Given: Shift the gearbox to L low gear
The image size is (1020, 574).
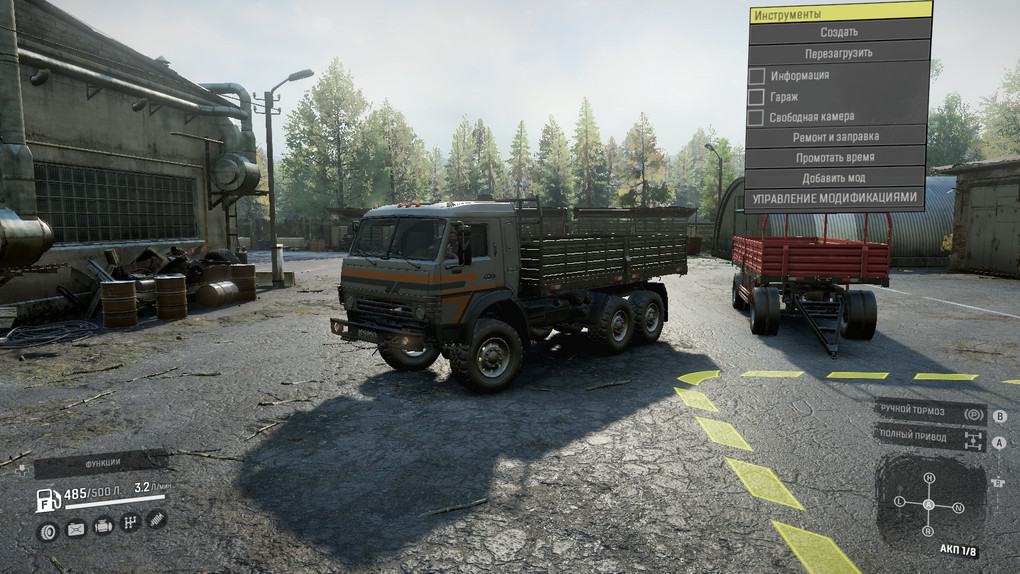Looking at the screenshot, I should 899,500.
